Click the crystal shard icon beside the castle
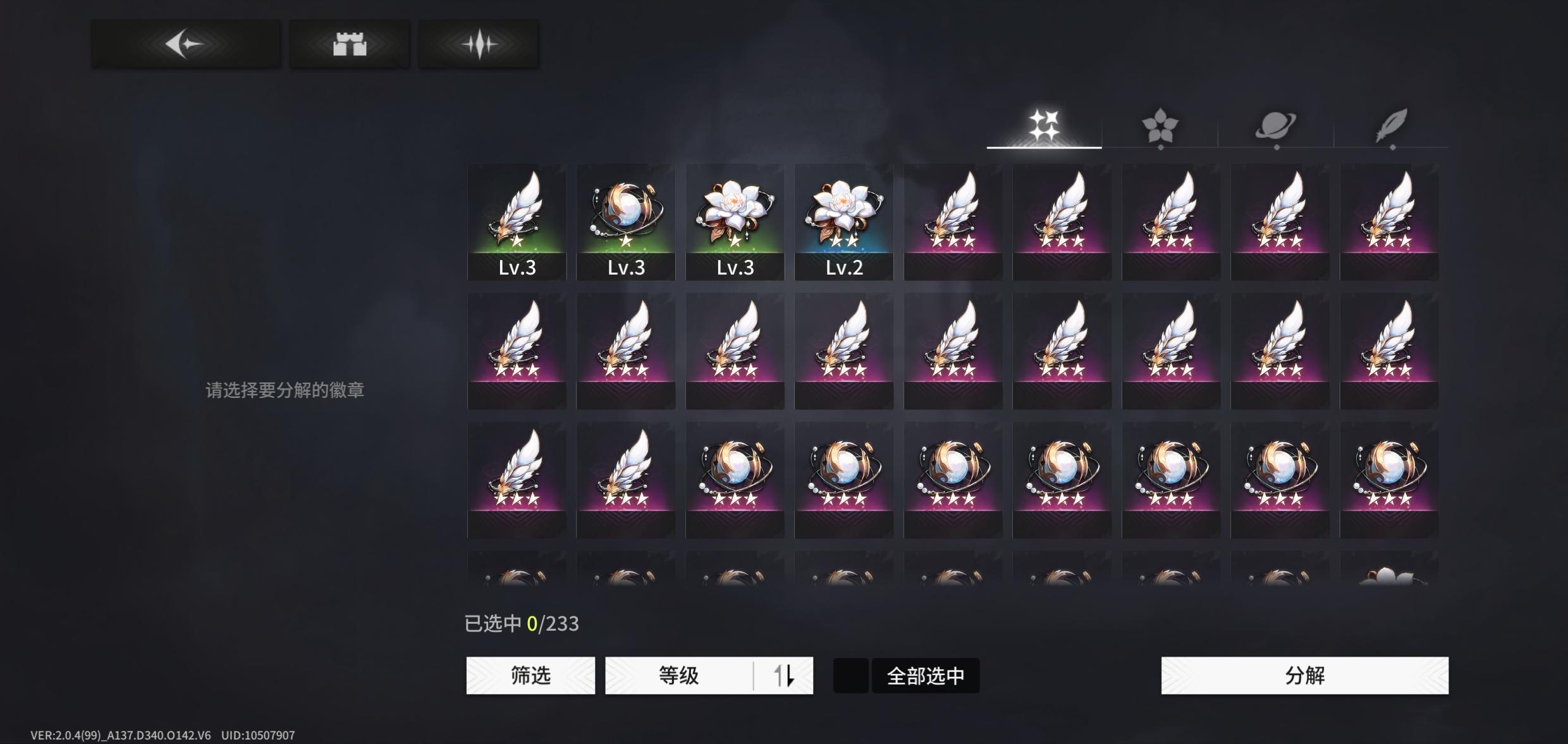1568x744 pixels. (479, 42)
